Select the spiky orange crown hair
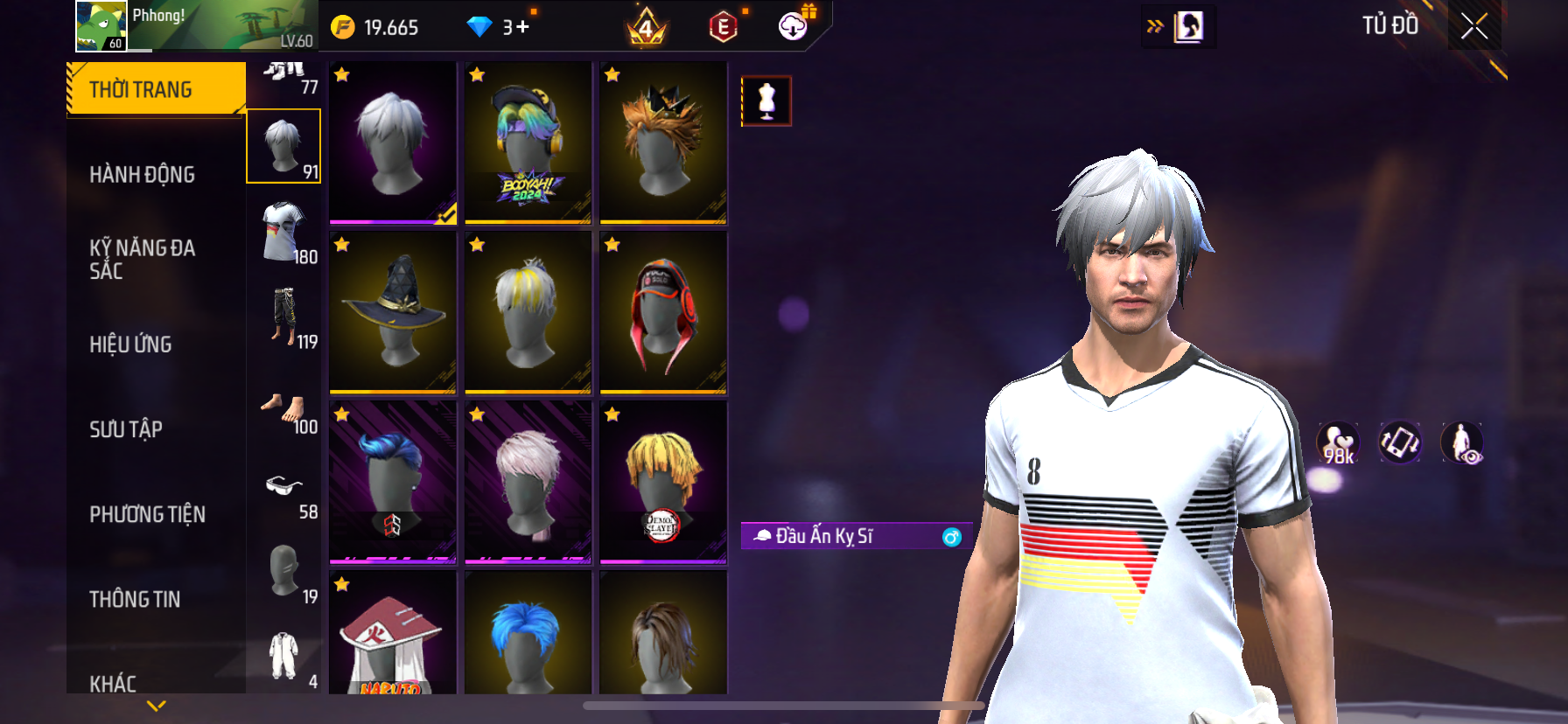 click(x=663, y=143)
